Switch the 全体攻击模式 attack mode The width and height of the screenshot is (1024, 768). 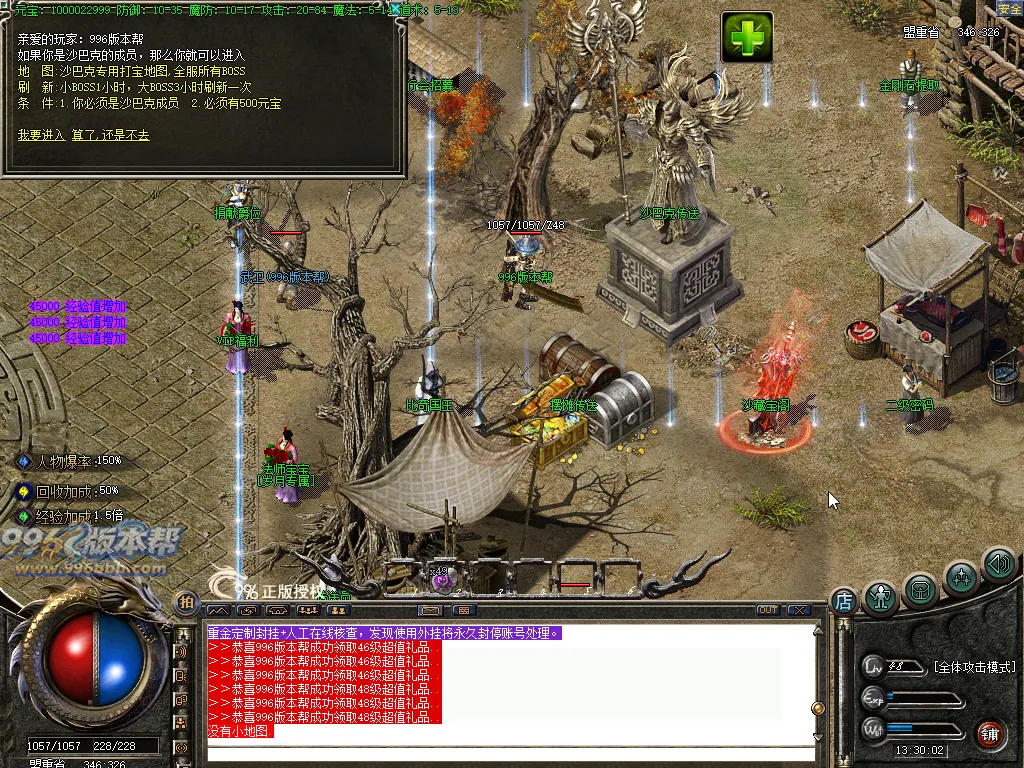[x=974, y=666]
